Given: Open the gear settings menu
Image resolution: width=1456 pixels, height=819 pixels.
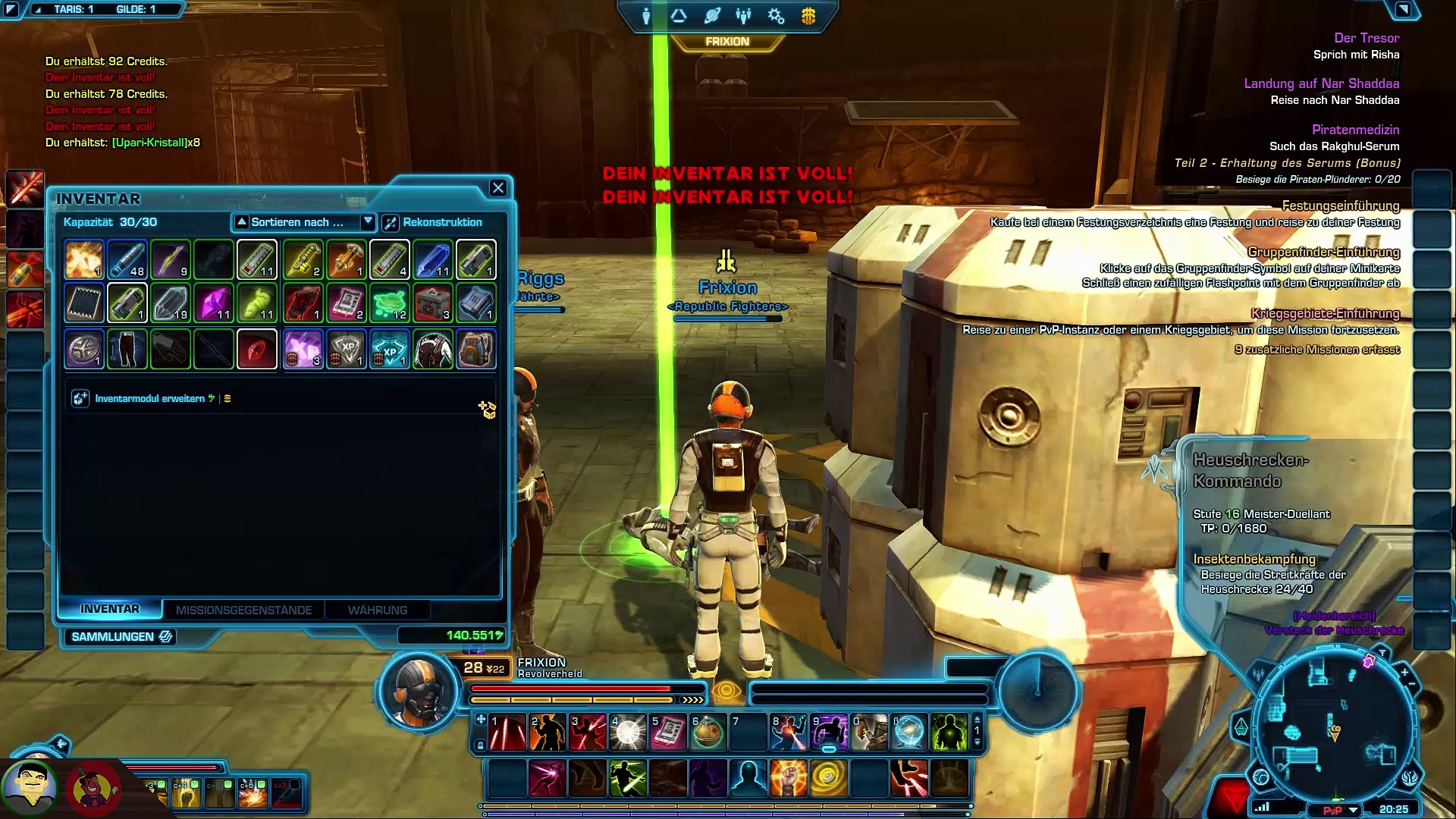Looking at the screenshot, I should 776,16.
